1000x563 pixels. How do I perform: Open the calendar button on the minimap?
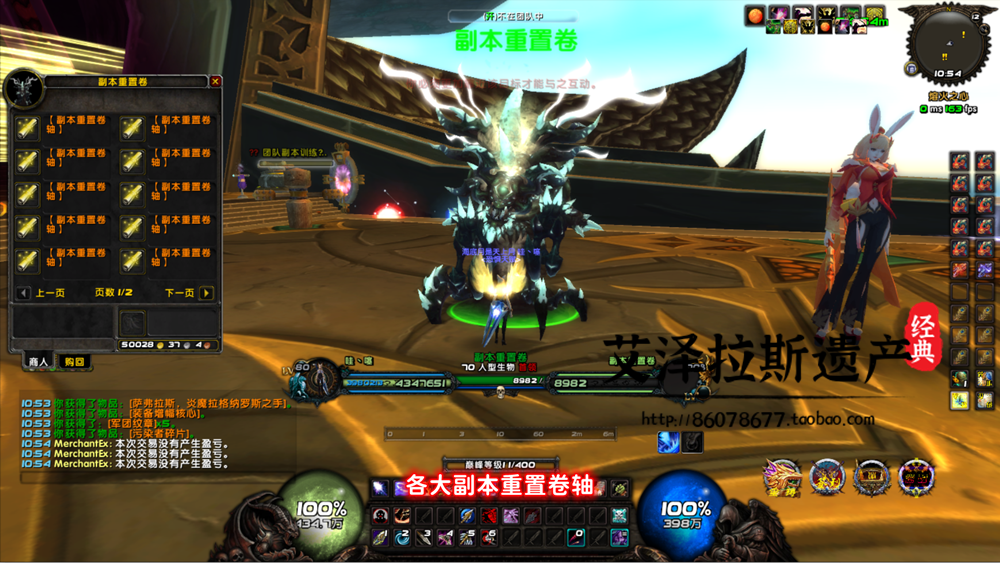point(975,17)
